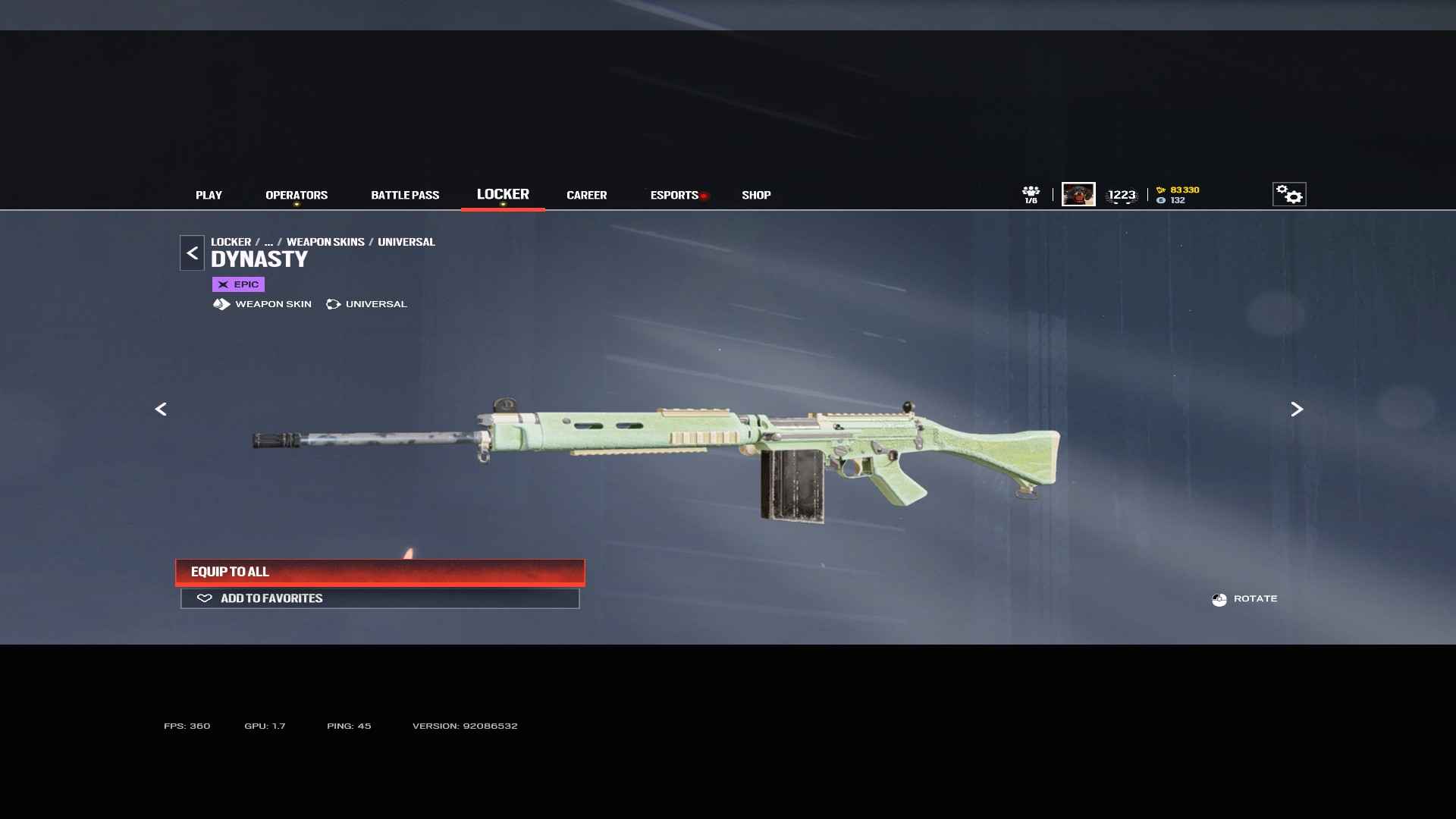This screenshot has height=819, width=1456.
Task: Open the settings gear menu
Action: [1288, 194]
